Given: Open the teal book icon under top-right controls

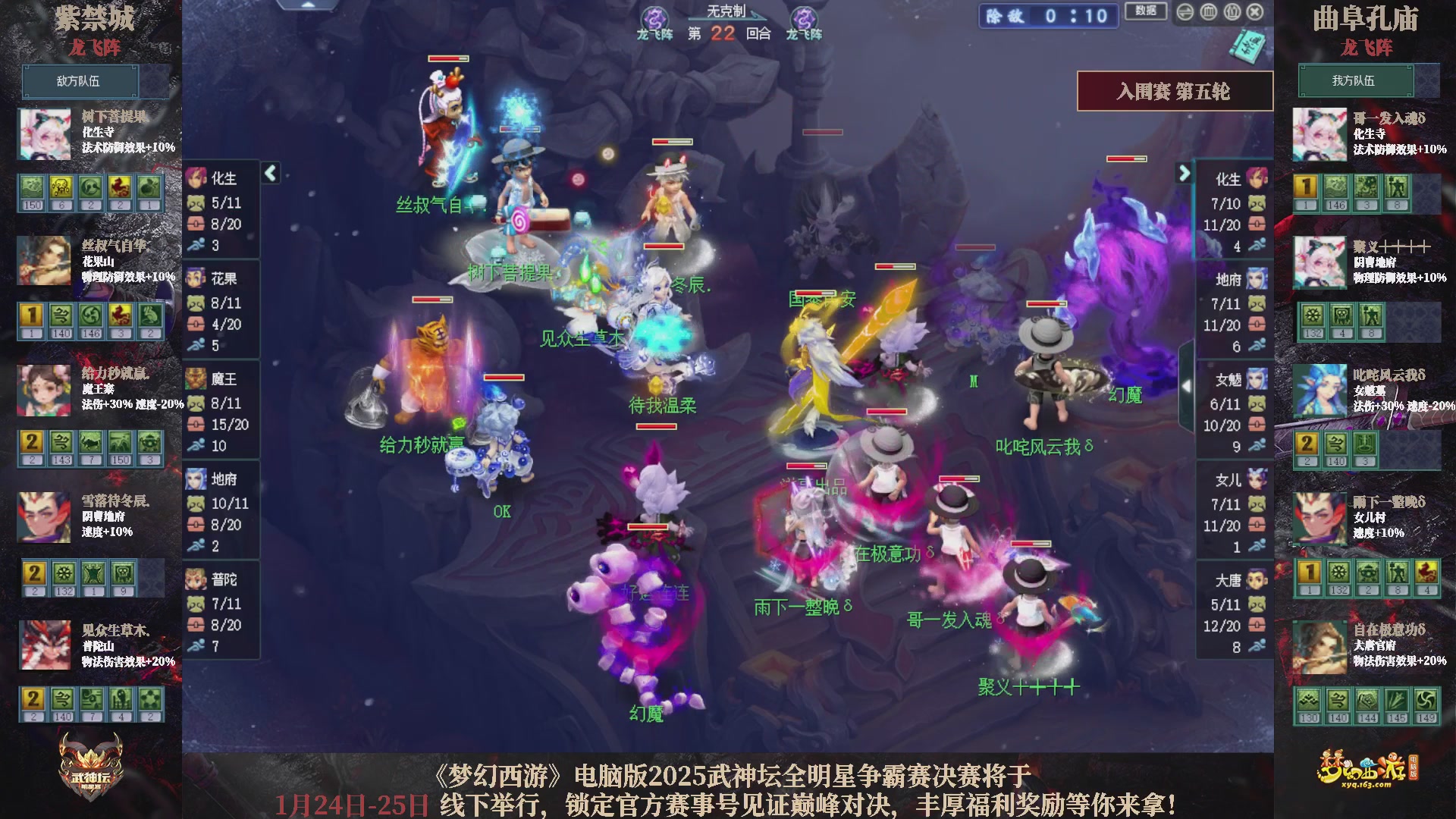Looking at the screenshot, I should pyautogui.click(x=1249, y=47).
